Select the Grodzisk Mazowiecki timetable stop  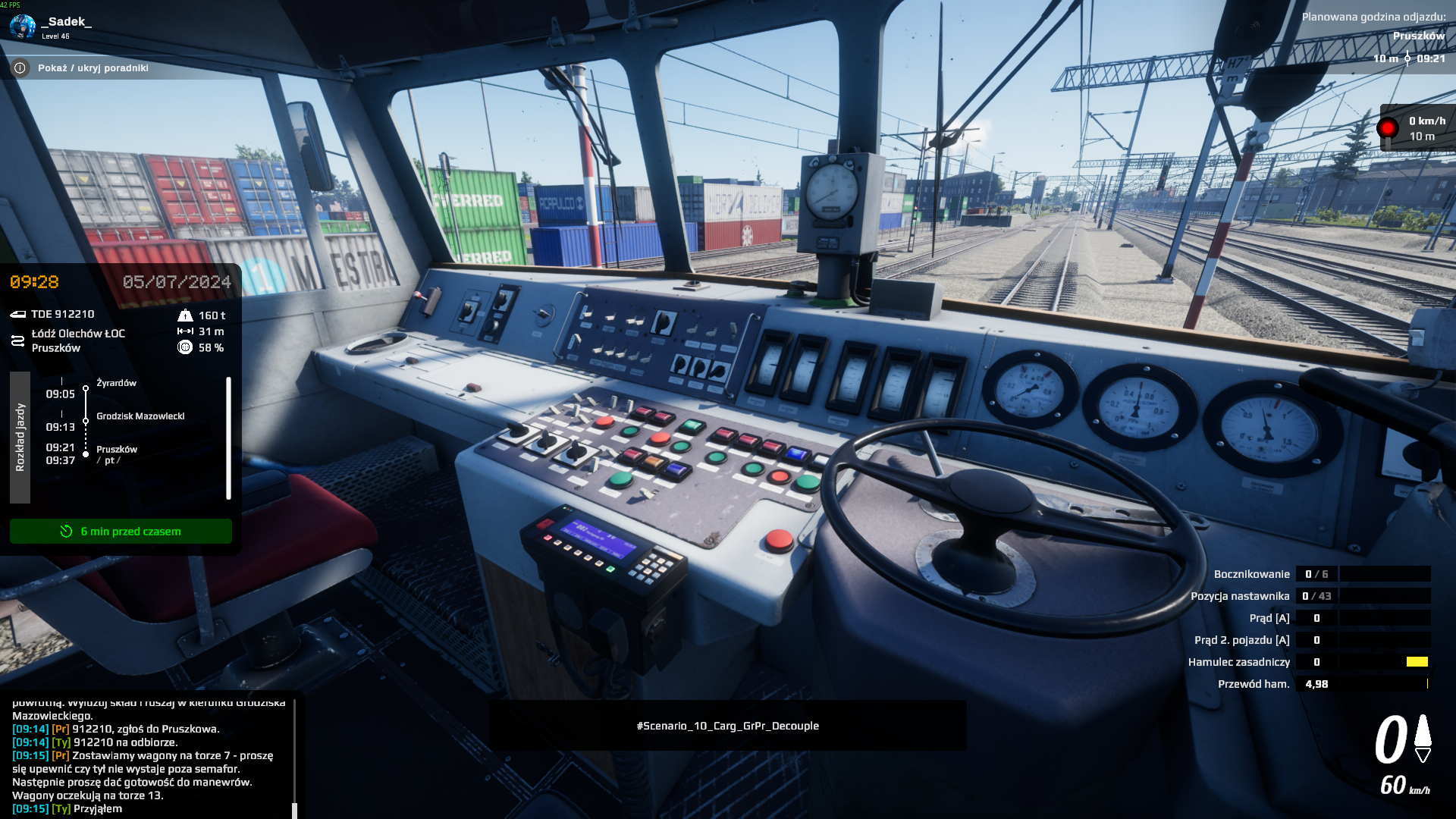pos(140,416)
